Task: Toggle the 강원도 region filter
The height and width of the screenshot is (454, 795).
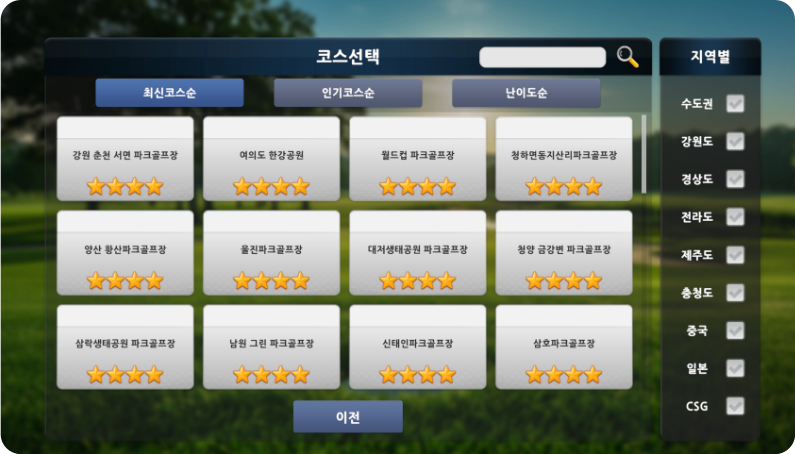Action: point(735,142)
